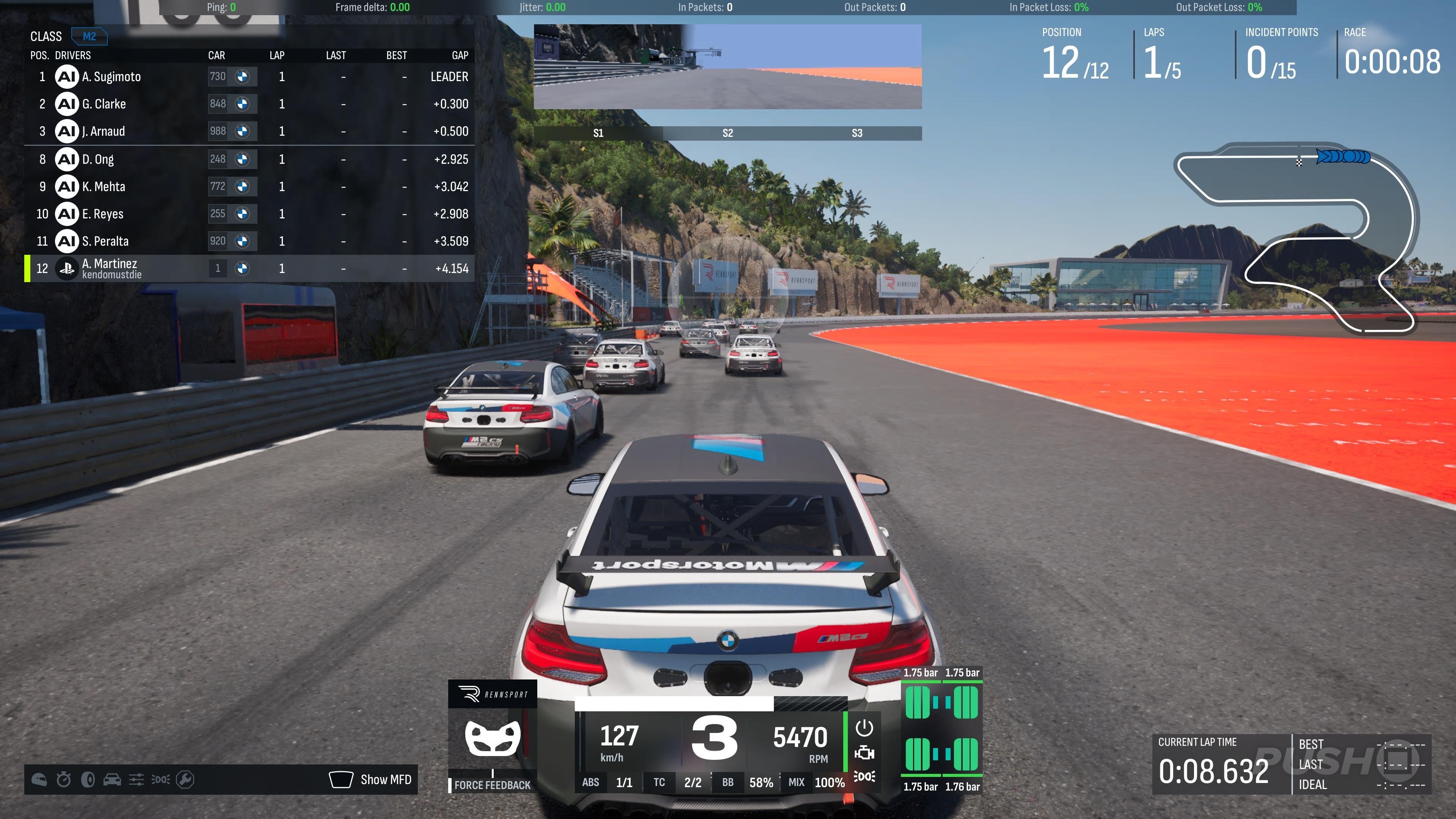This screenshot has width=1456, height=819.
Task: Open the wrench pit-repair icon
Action: click(185, 780)
